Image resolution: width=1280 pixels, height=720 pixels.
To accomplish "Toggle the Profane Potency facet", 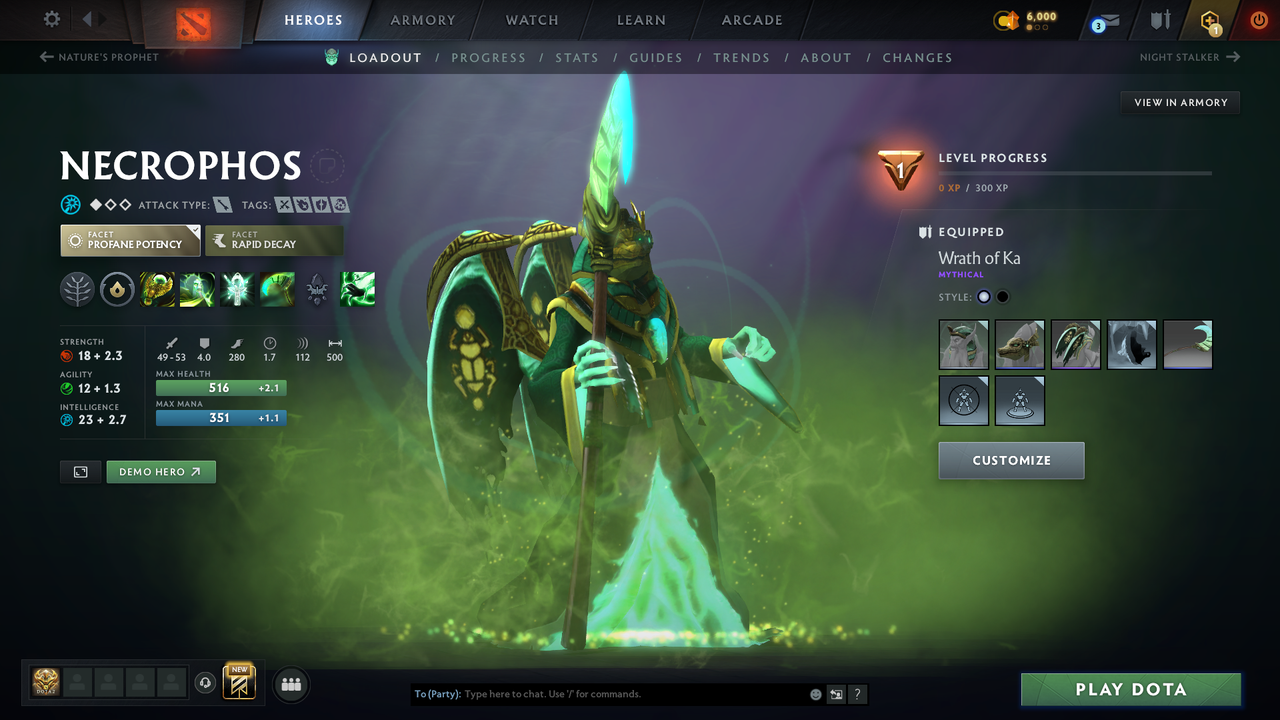I will [129, 240].
